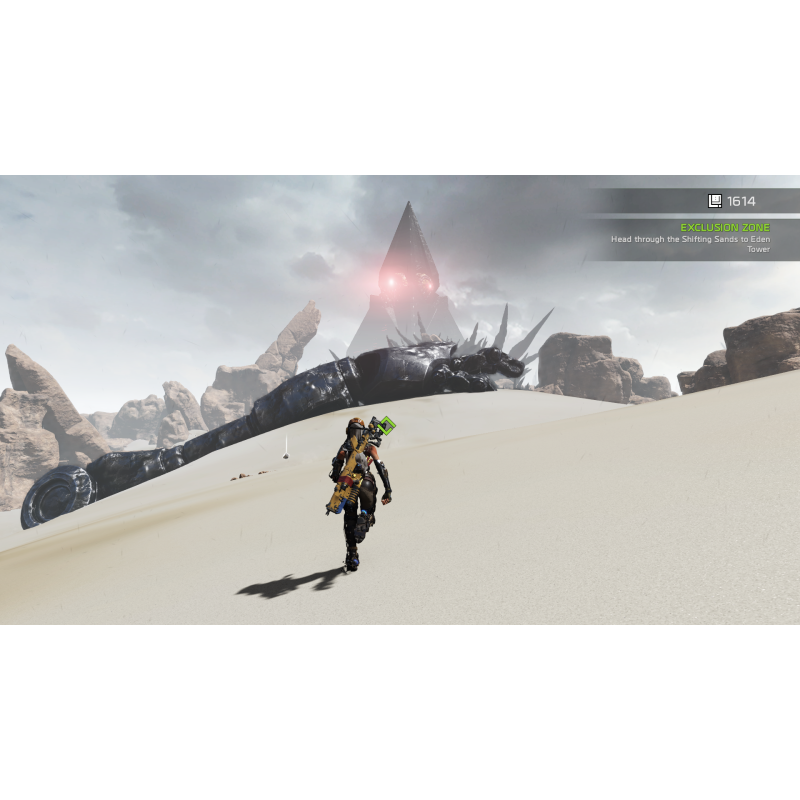800x800 pixels.
Task: Open the Exclusion Zone objective tracker
Action: [x=725, y=228]
